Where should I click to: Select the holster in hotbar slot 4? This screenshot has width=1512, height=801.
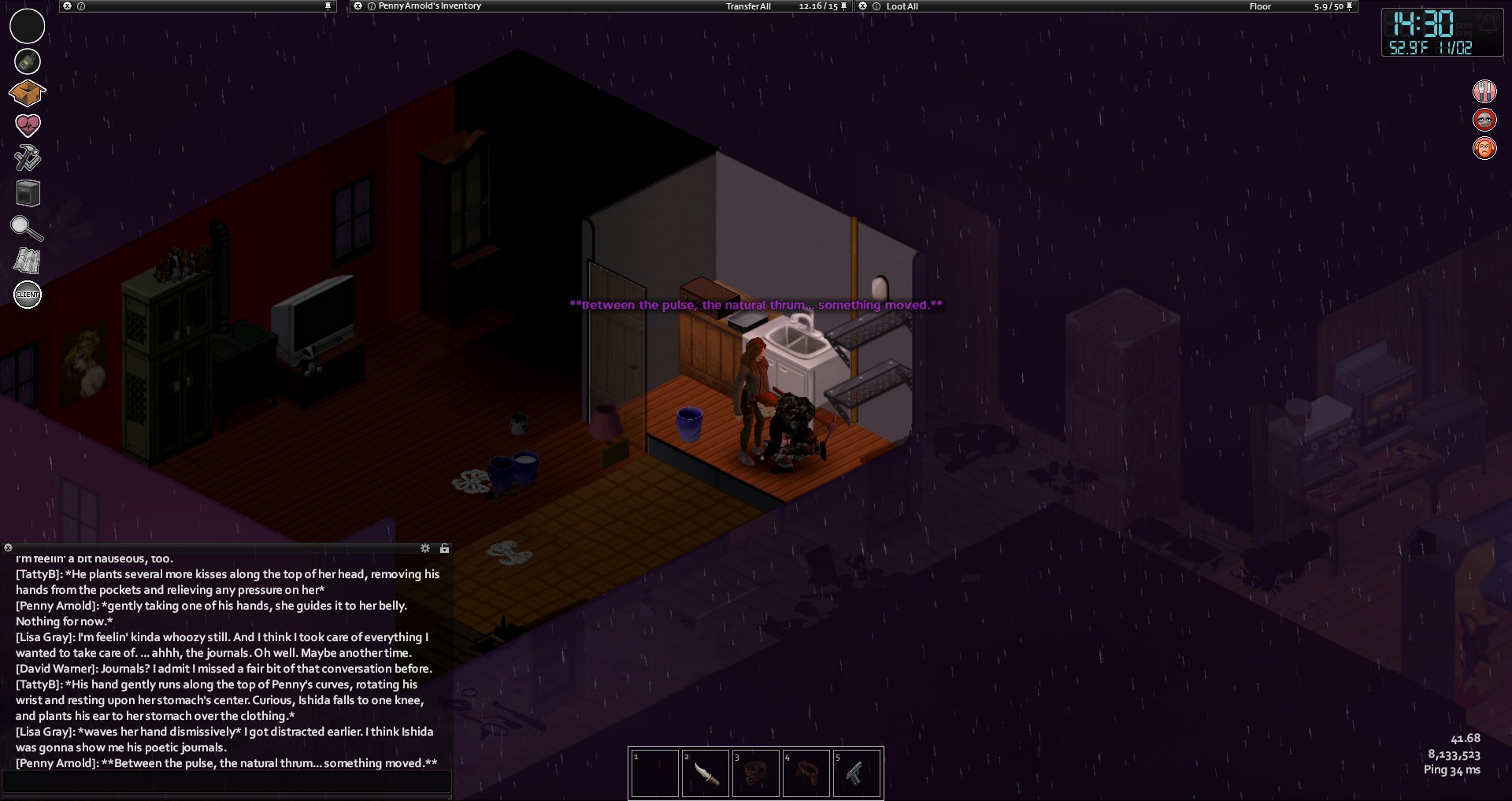tap(806, 773)
